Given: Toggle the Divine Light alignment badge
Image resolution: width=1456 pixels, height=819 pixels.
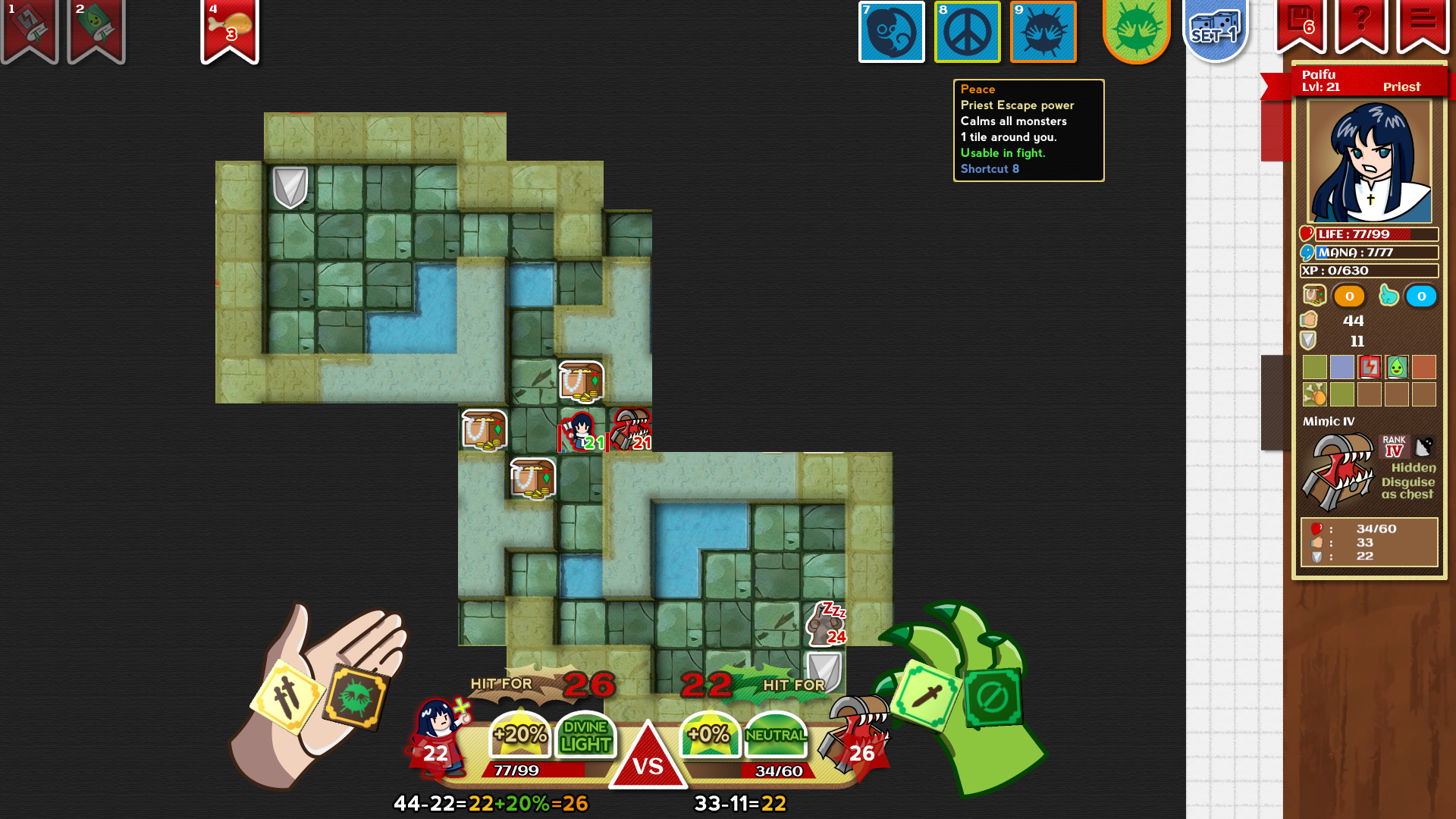Looking at the screenshot, I should (585, 734).
